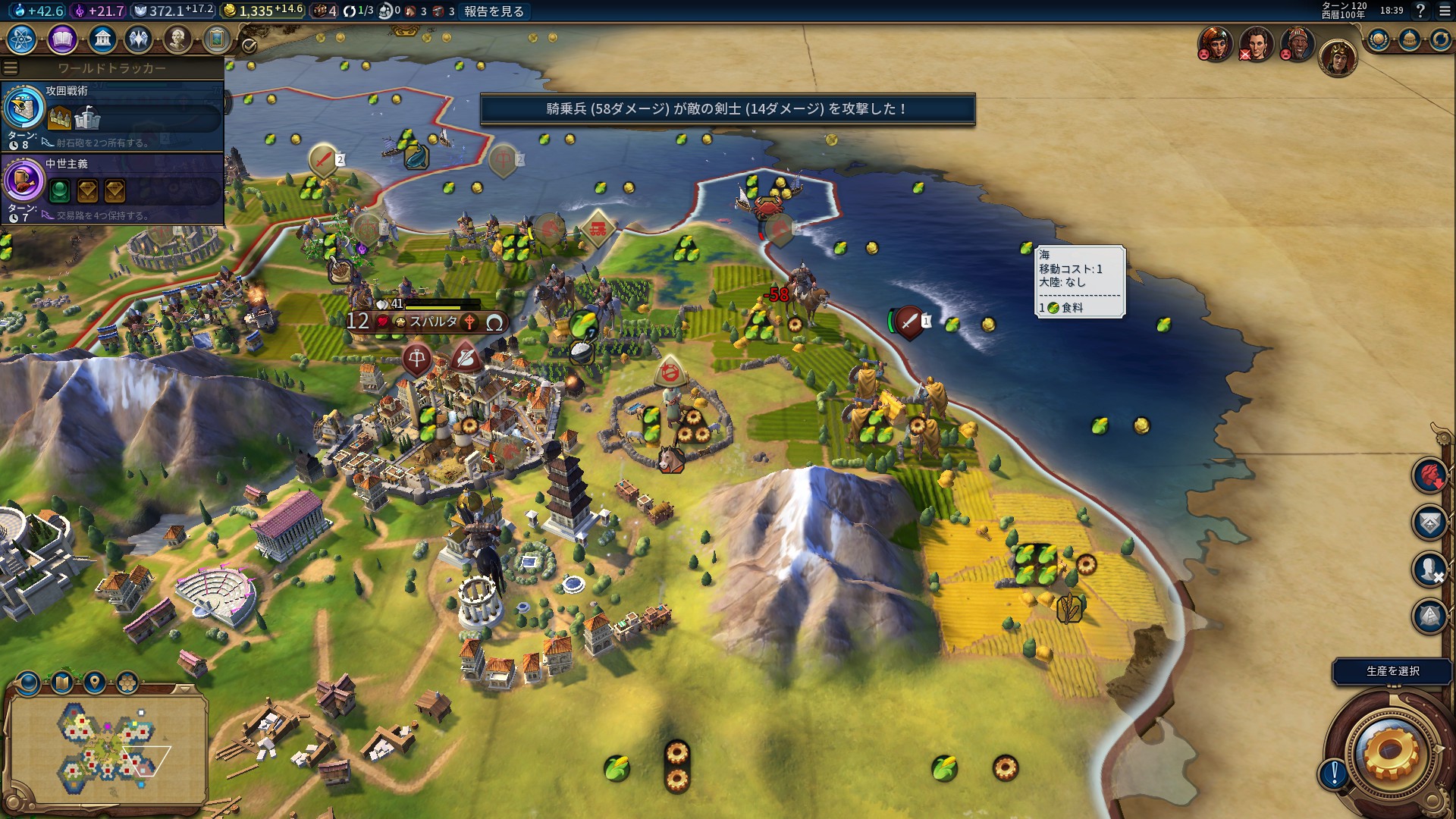
Task: Show the great people screen with the bust icon
Action: coord(177,39)
